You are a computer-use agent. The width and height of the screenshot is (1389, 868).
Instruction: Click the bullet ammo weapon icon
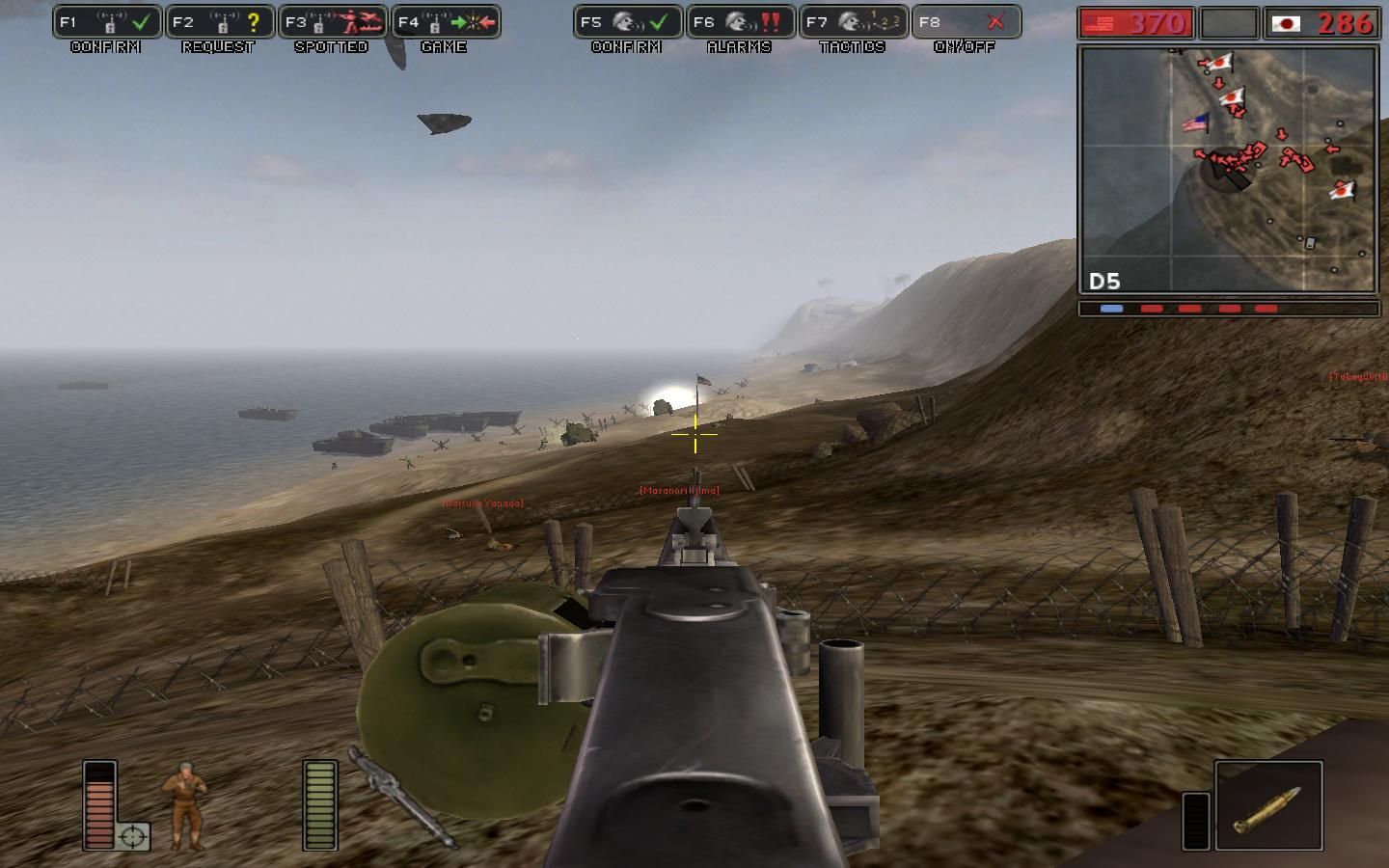pos(1267,806)
